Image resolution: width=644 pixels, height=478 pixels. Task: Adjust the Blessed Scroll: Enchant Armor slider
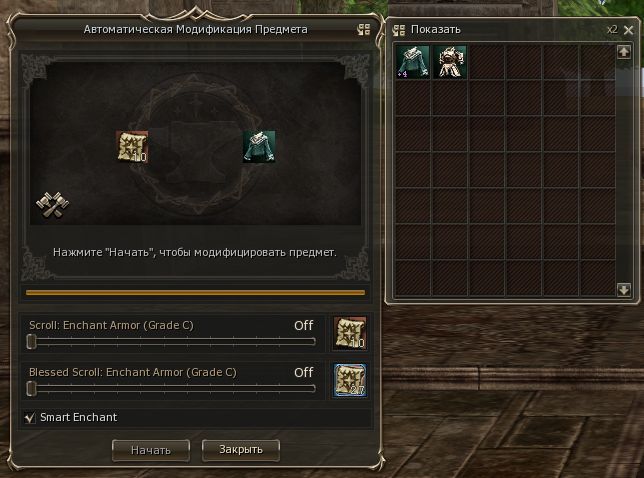(32, 389)
